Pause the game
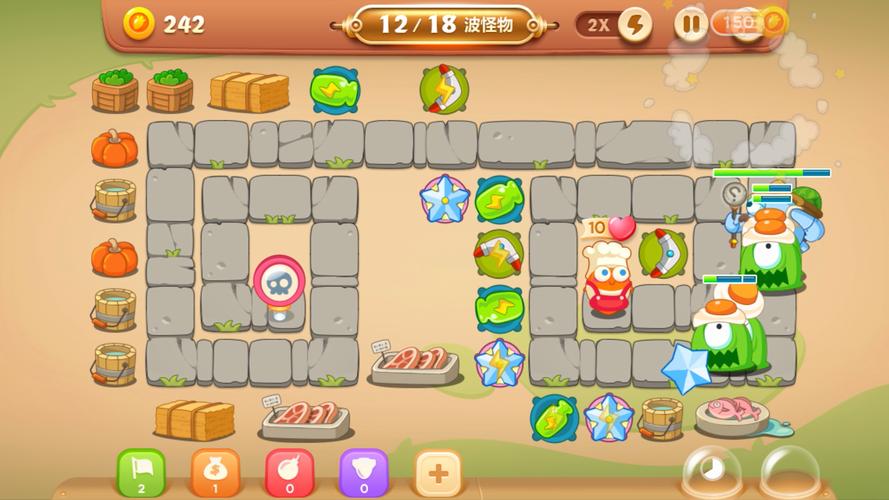The image size is (889, 500). (690, 23)
